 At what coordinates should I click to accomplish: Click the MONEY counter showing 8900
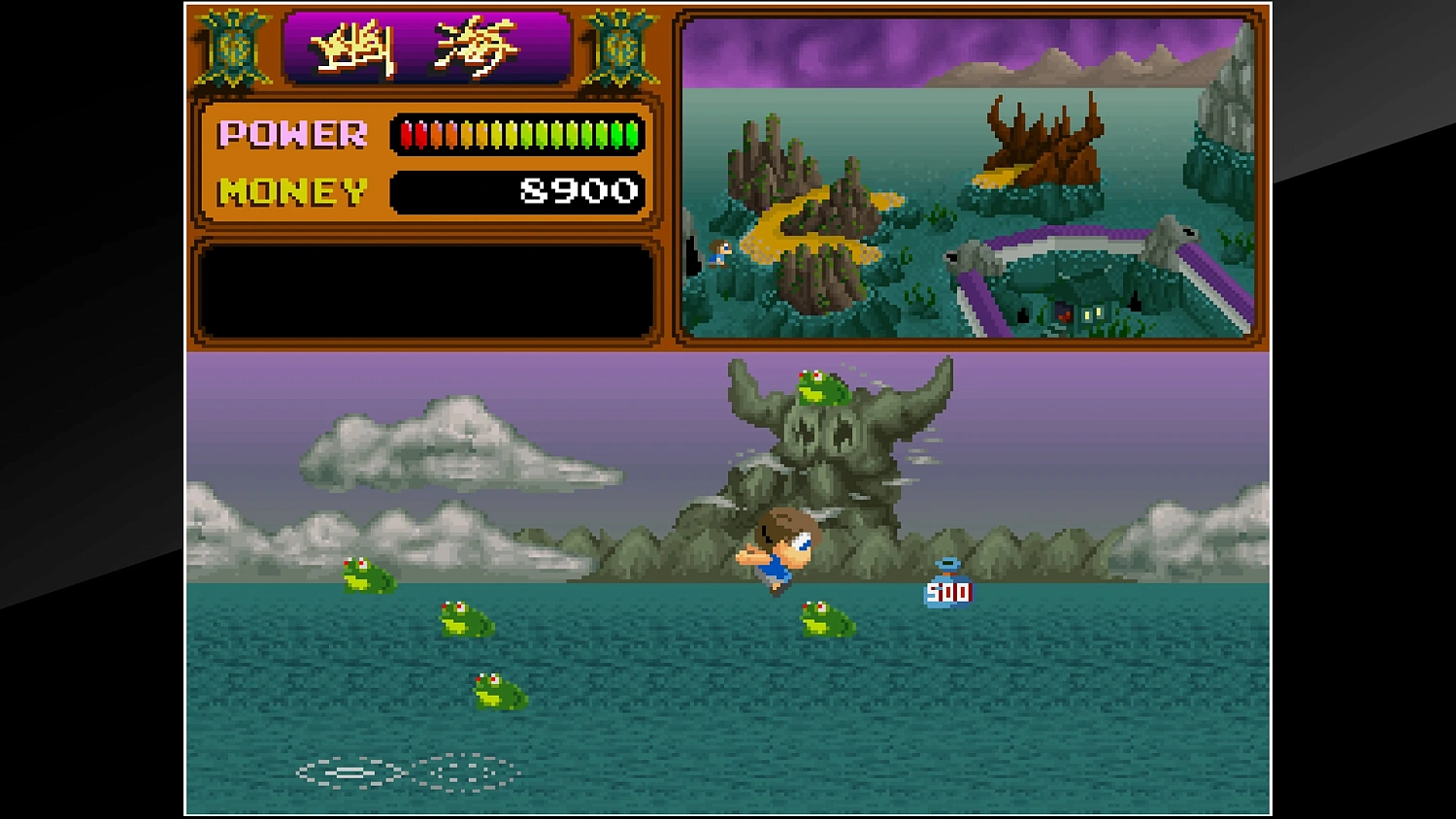pyautogui.click(x=578, y=189)
